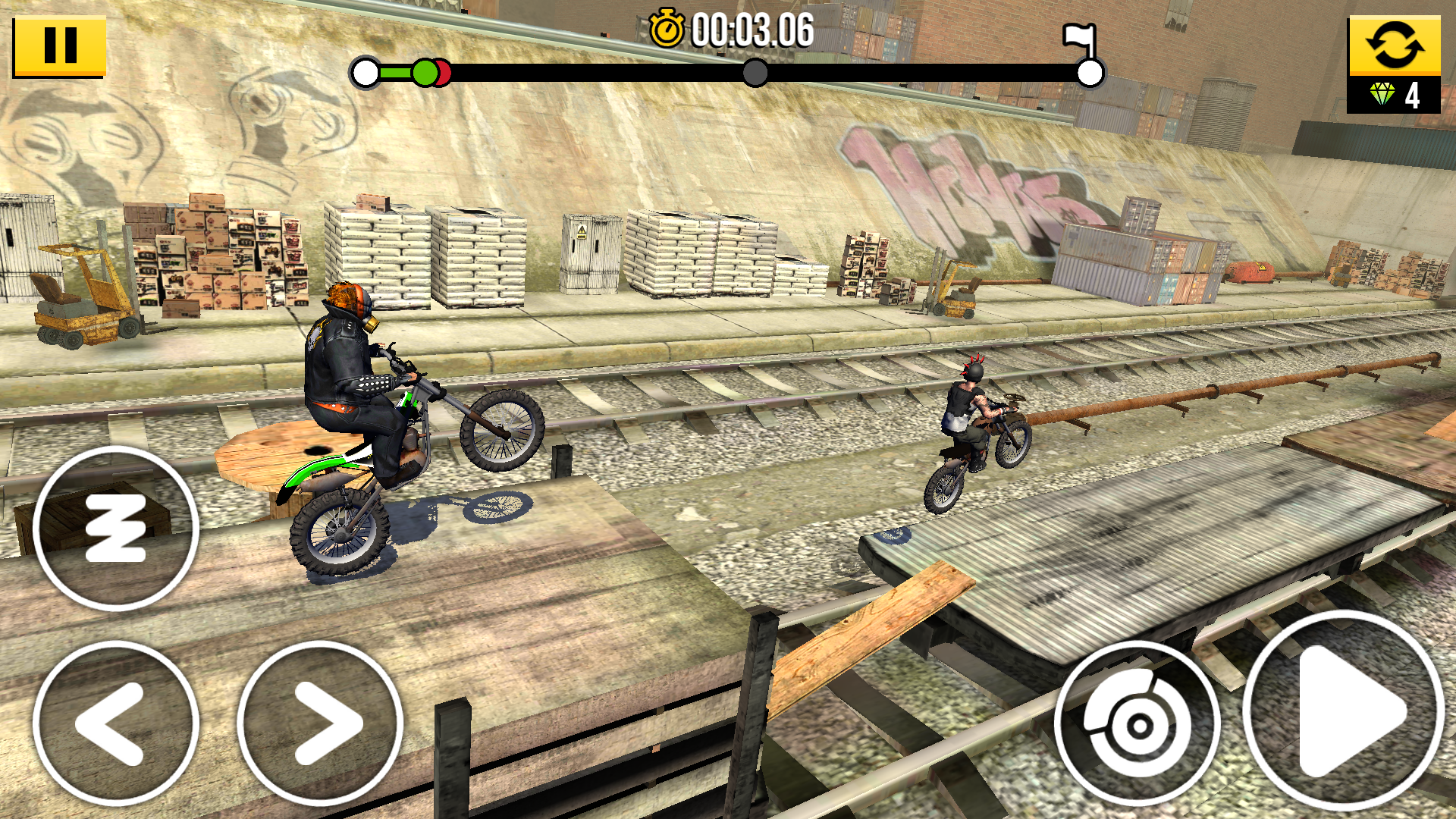Tap the white starting circle of the progress bar
This screenshot has height=819, width=1456.
[x=364, y=74]
